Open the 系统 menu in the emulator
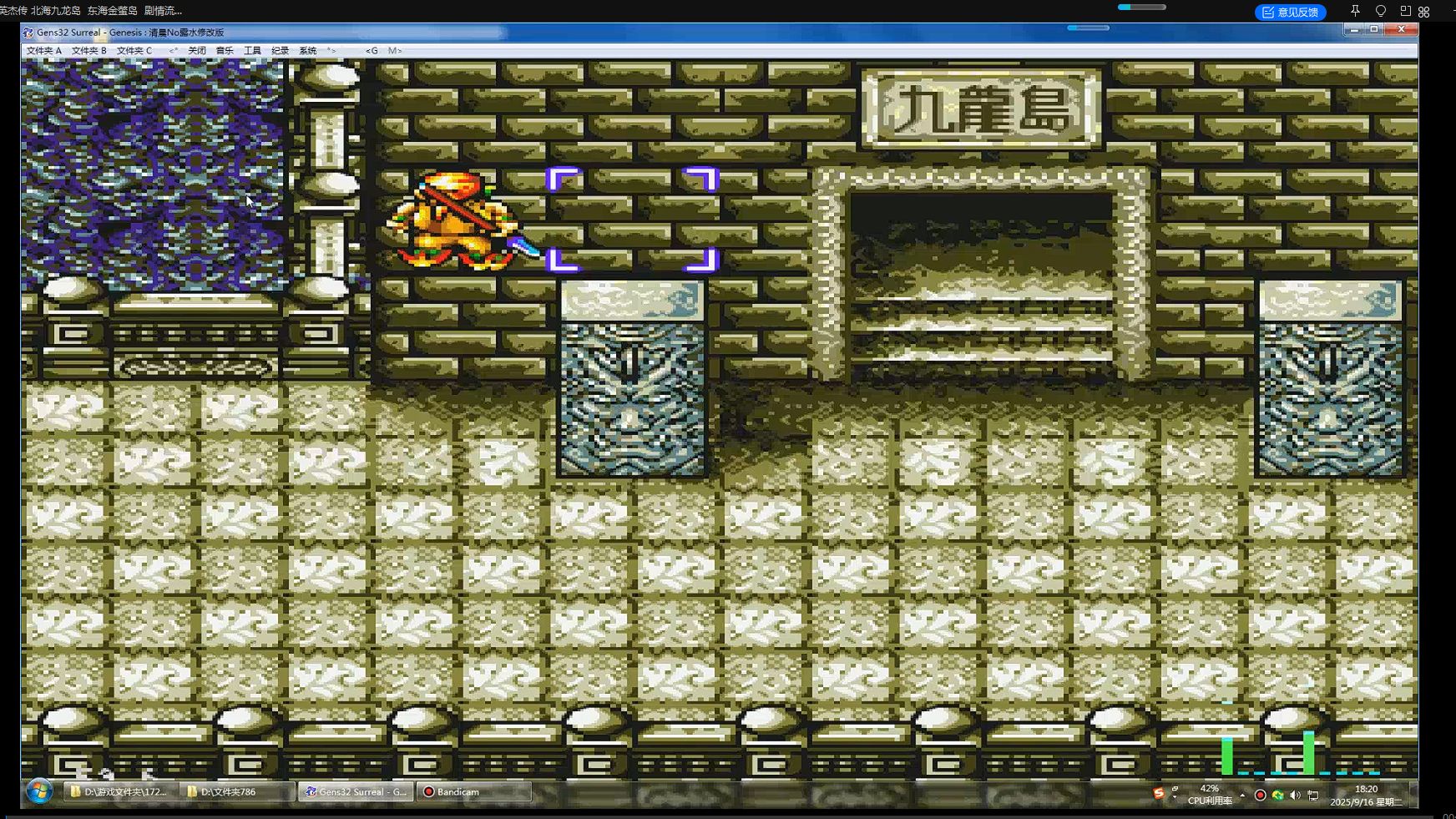Screen dimensions: 1456x819 308,51
